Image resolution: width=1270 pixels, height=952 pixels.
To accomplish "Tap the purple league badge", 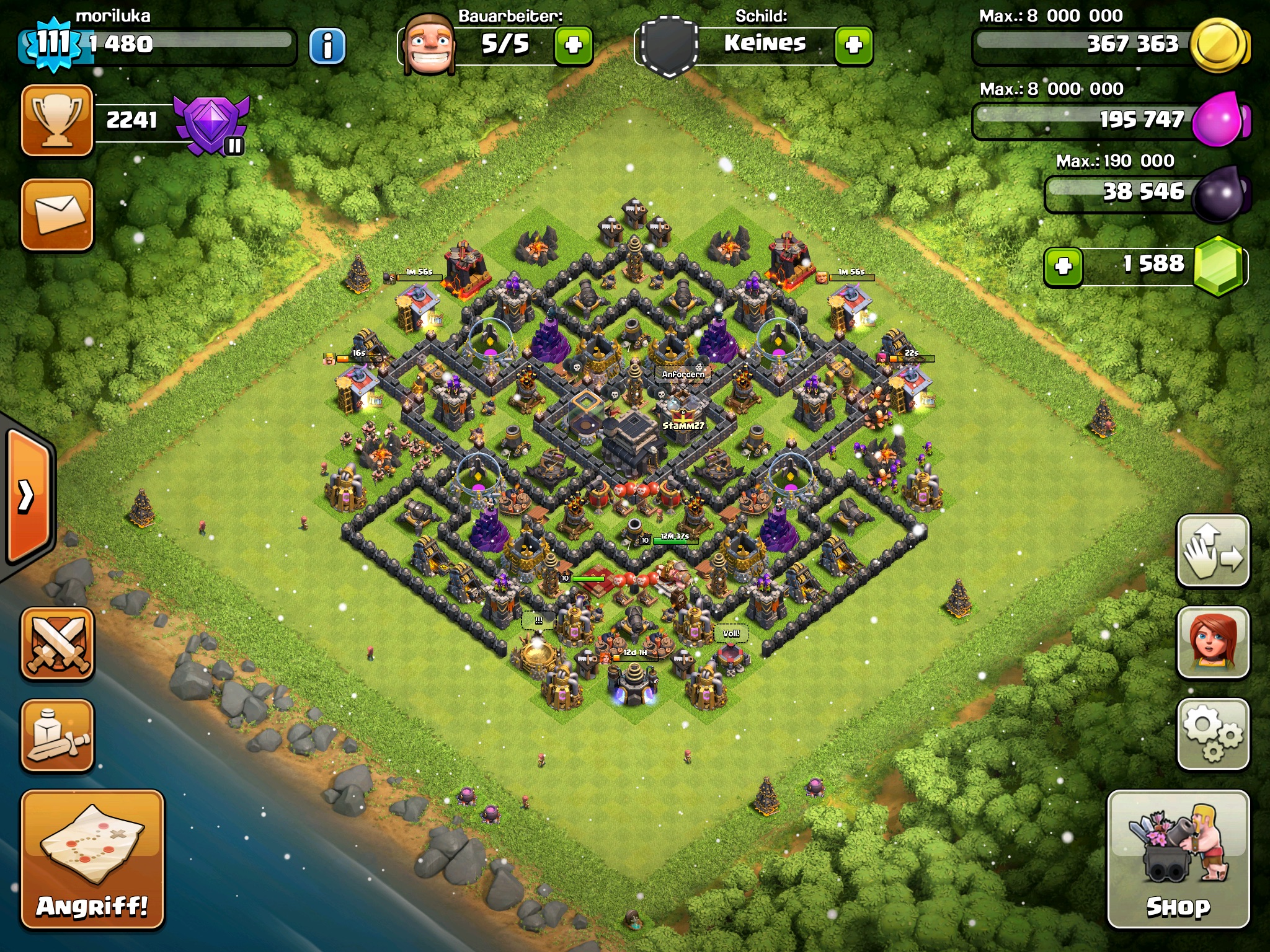I will (212, 124).
